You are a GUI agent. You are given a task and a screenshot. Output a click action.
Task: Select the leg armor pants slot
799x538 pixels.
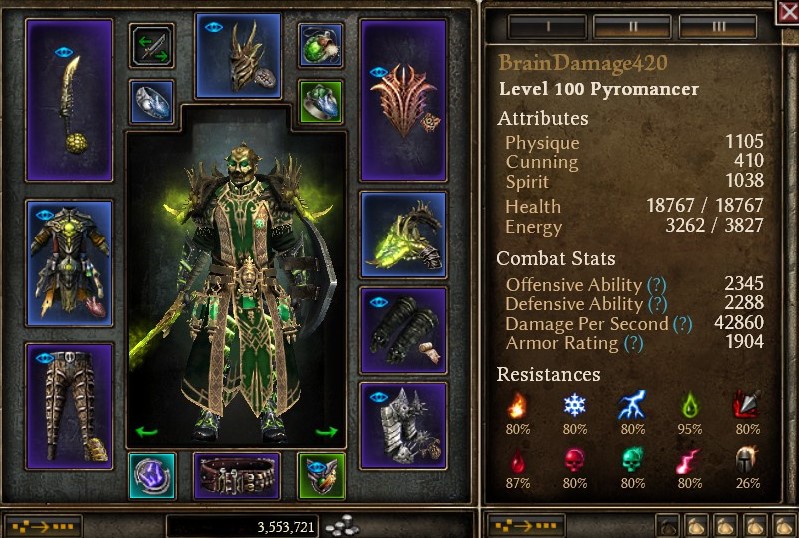(x=69, y=405)
